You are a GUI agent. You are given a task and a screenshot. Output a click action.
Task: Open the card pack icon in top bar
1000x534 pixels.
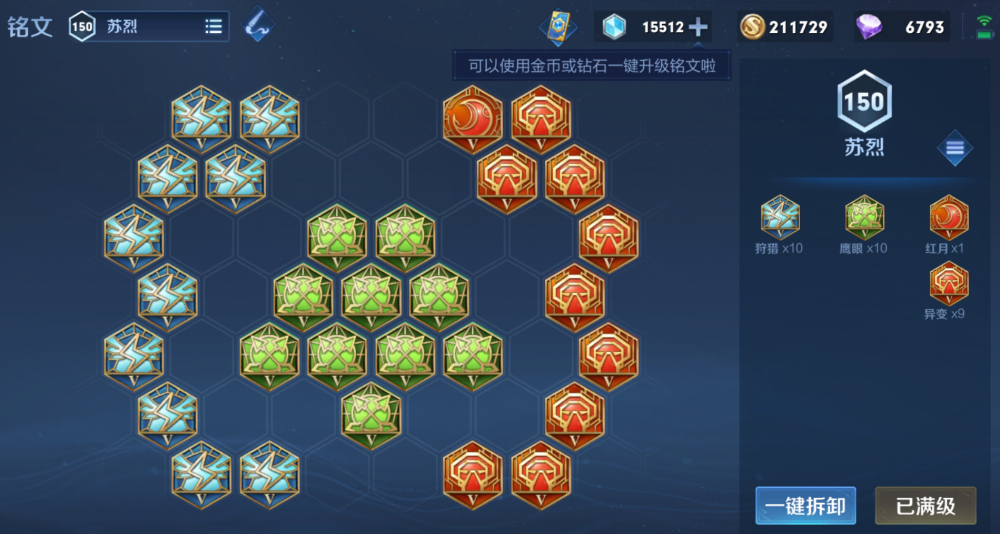point(558,27)
